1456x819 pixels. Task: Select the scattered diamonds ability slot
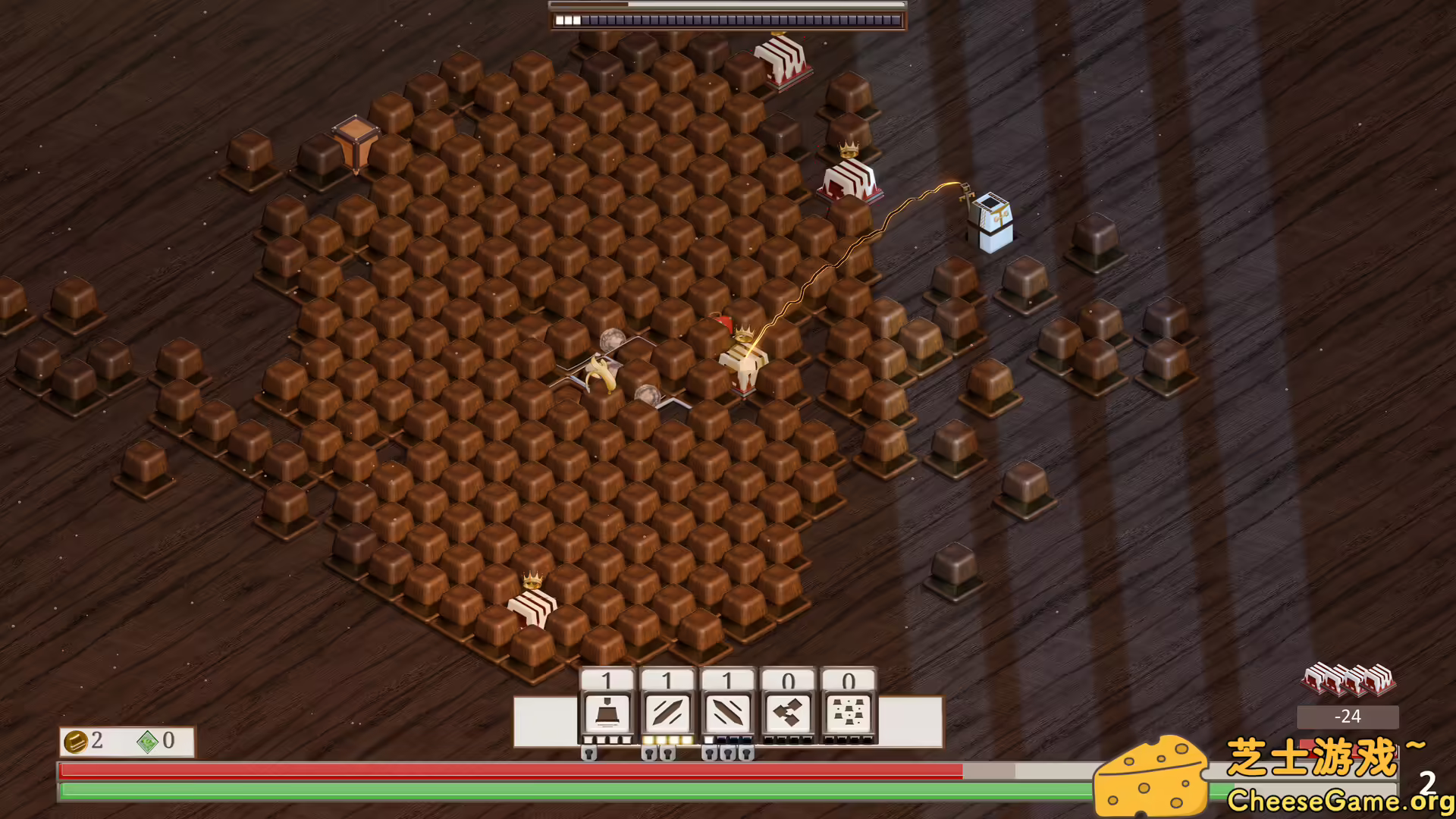(x=789, y=714)
